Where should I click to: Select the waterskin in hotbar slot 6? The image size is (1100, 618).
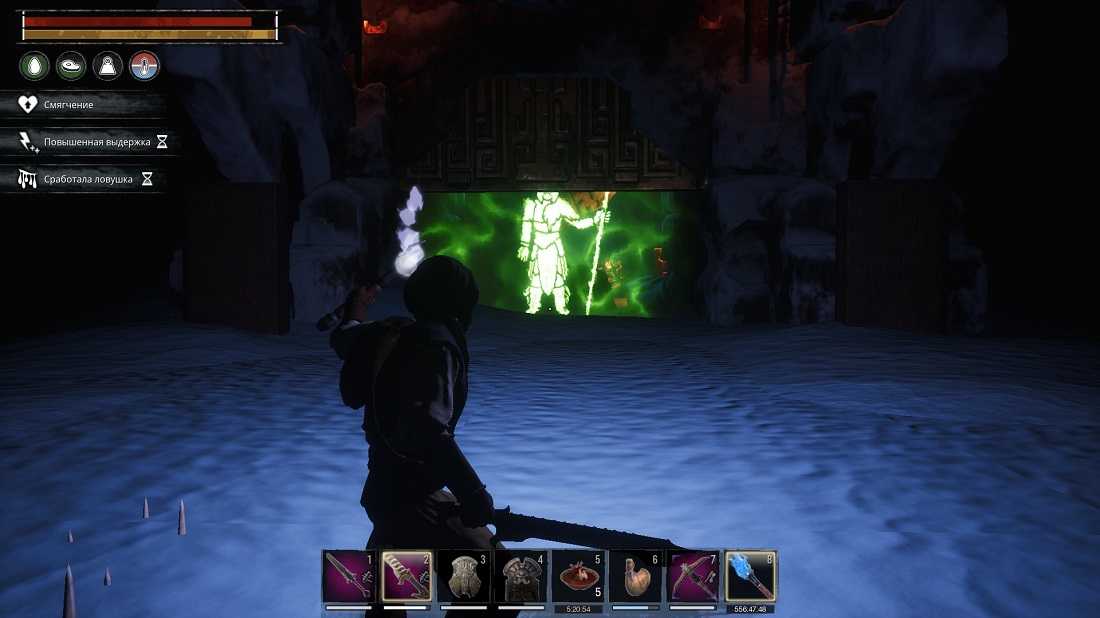click(636, 576)
